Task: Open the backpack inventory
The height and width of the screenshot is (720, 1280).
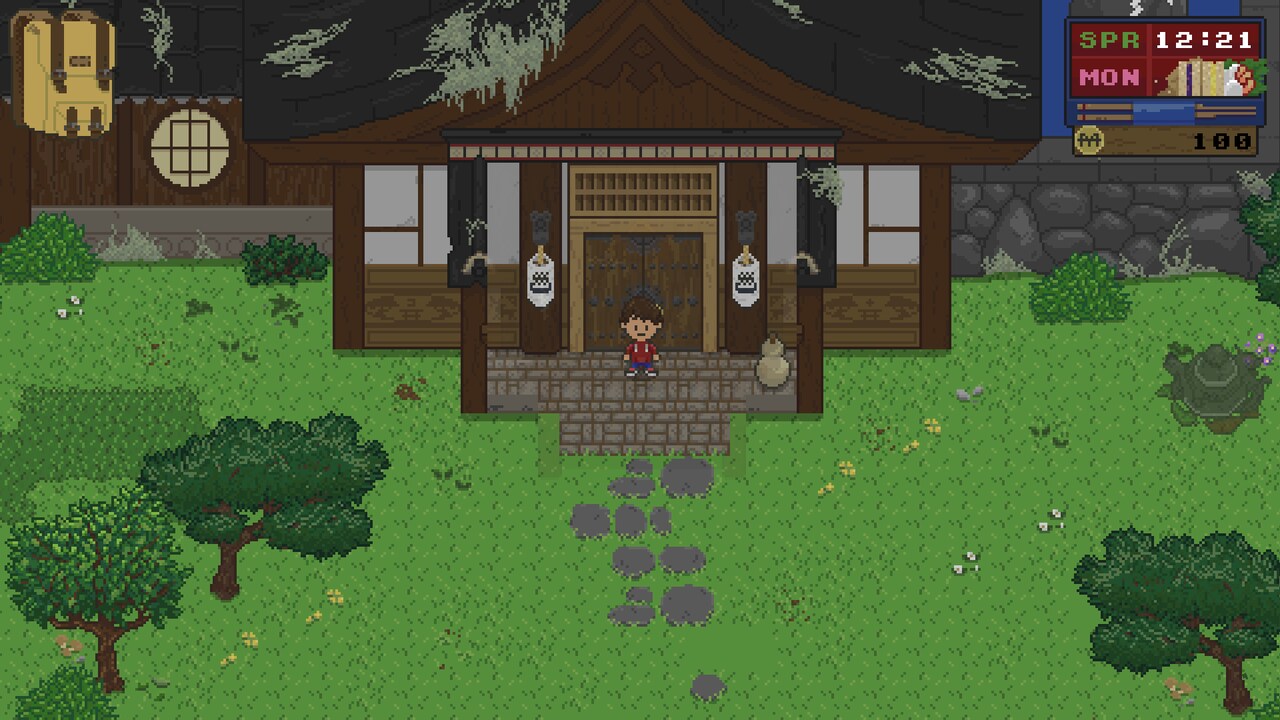Action: pos(65,70)
